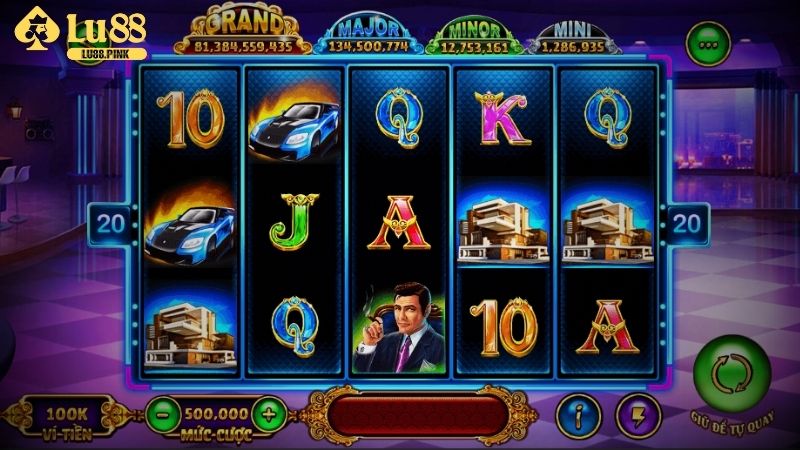Screen dimensions: 800x450
Task: Increase the bet with the plus button
Action: (267, 411)
